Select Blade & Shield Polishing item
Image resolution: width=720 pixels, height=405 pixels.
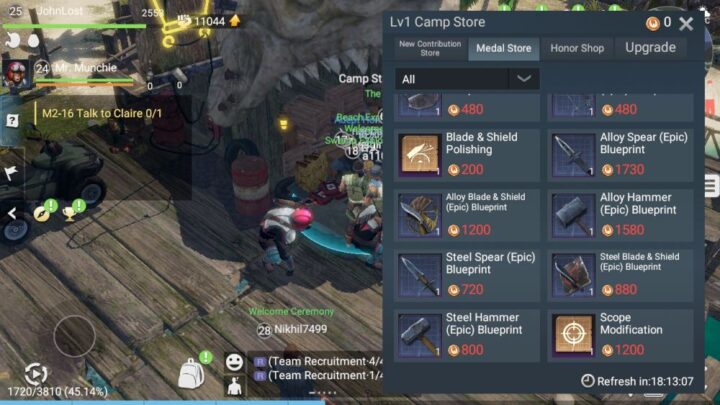coord(467,154)
